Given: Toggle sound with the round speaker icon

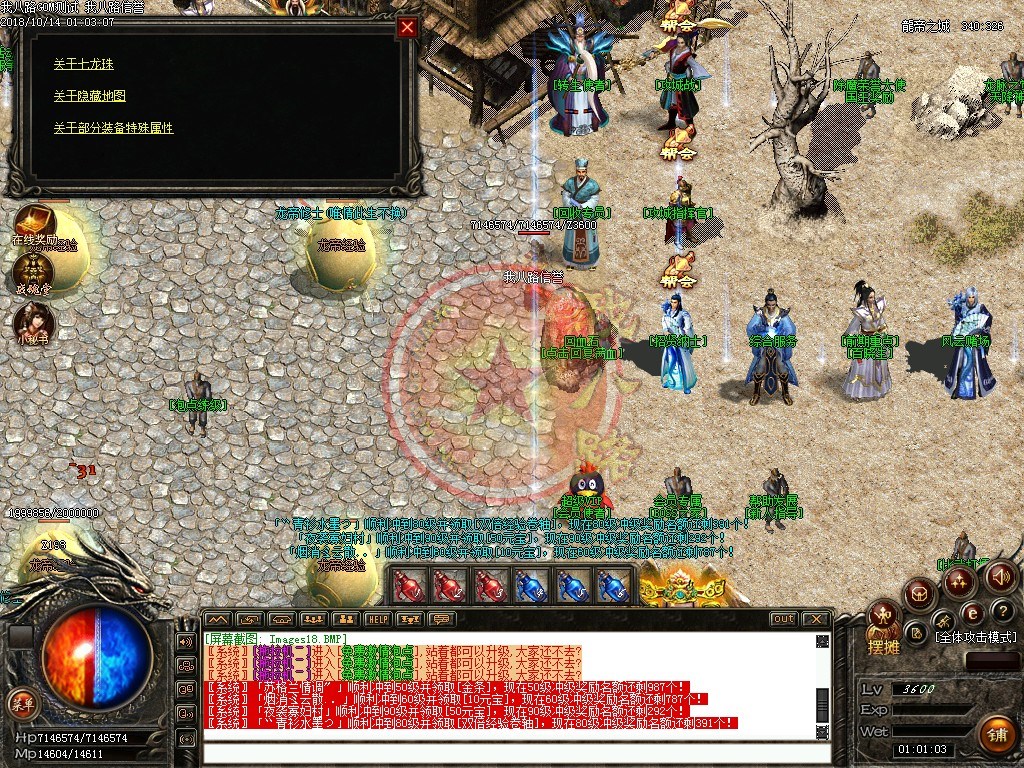Looking at the screenshot, I should point(1001,577).
